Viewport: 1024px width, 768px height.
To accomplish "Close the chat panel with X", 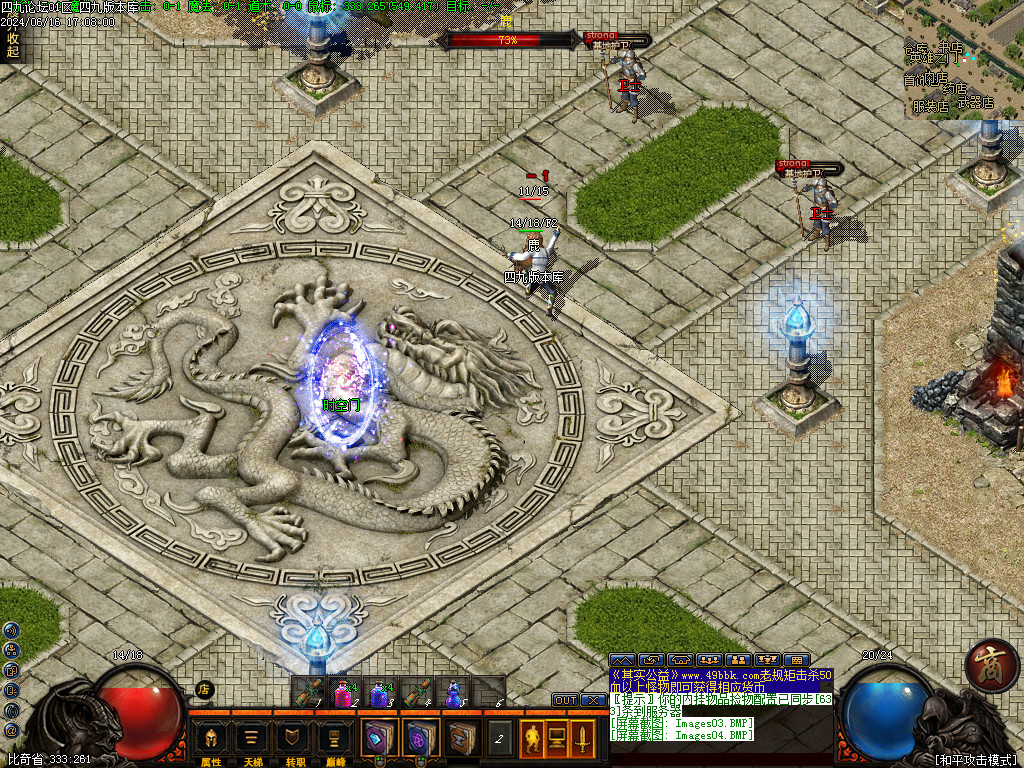I will [592, 700].
